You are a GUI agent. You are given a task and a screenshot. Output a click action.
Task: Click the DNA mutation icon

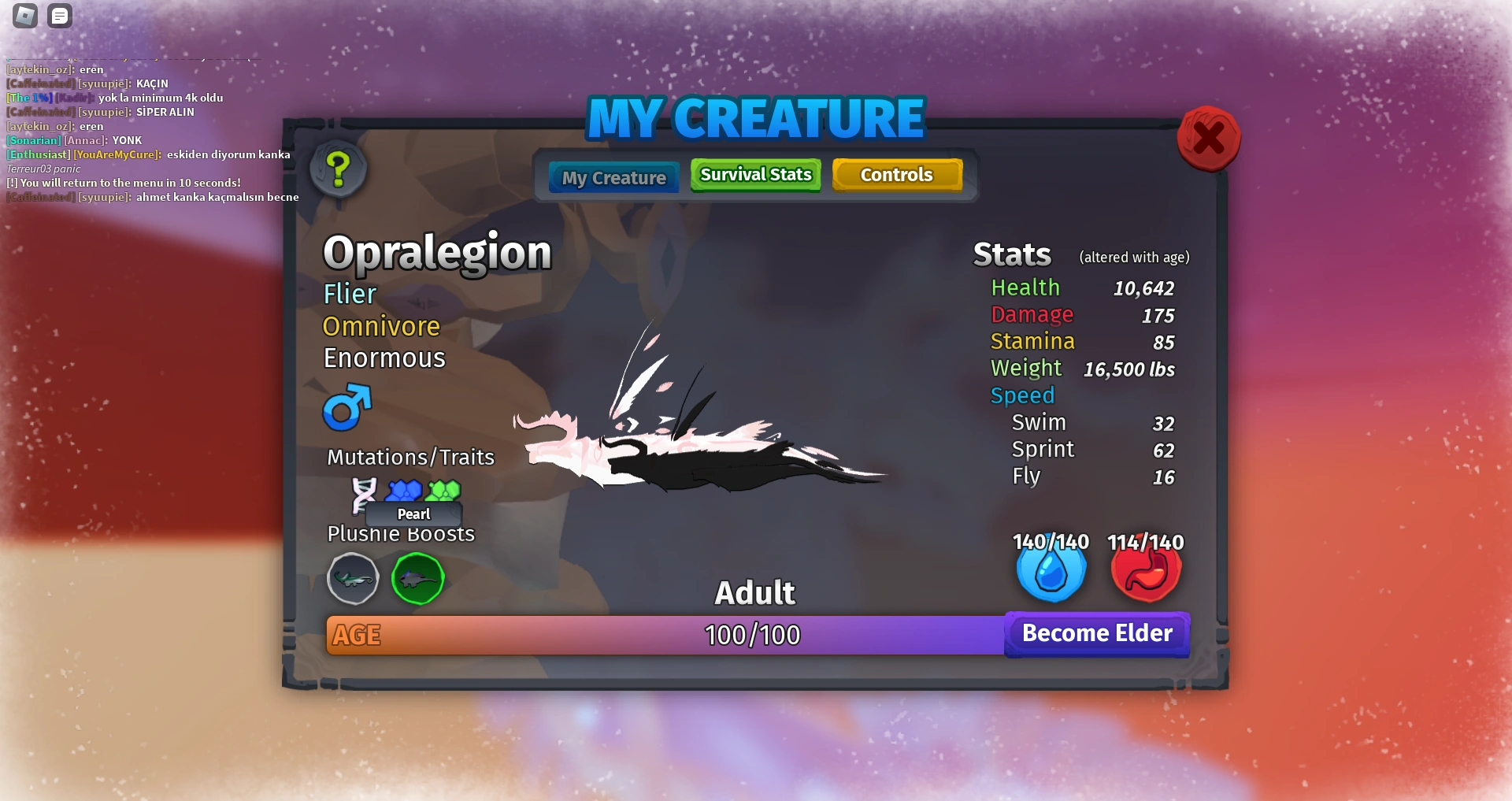[365, 494]
